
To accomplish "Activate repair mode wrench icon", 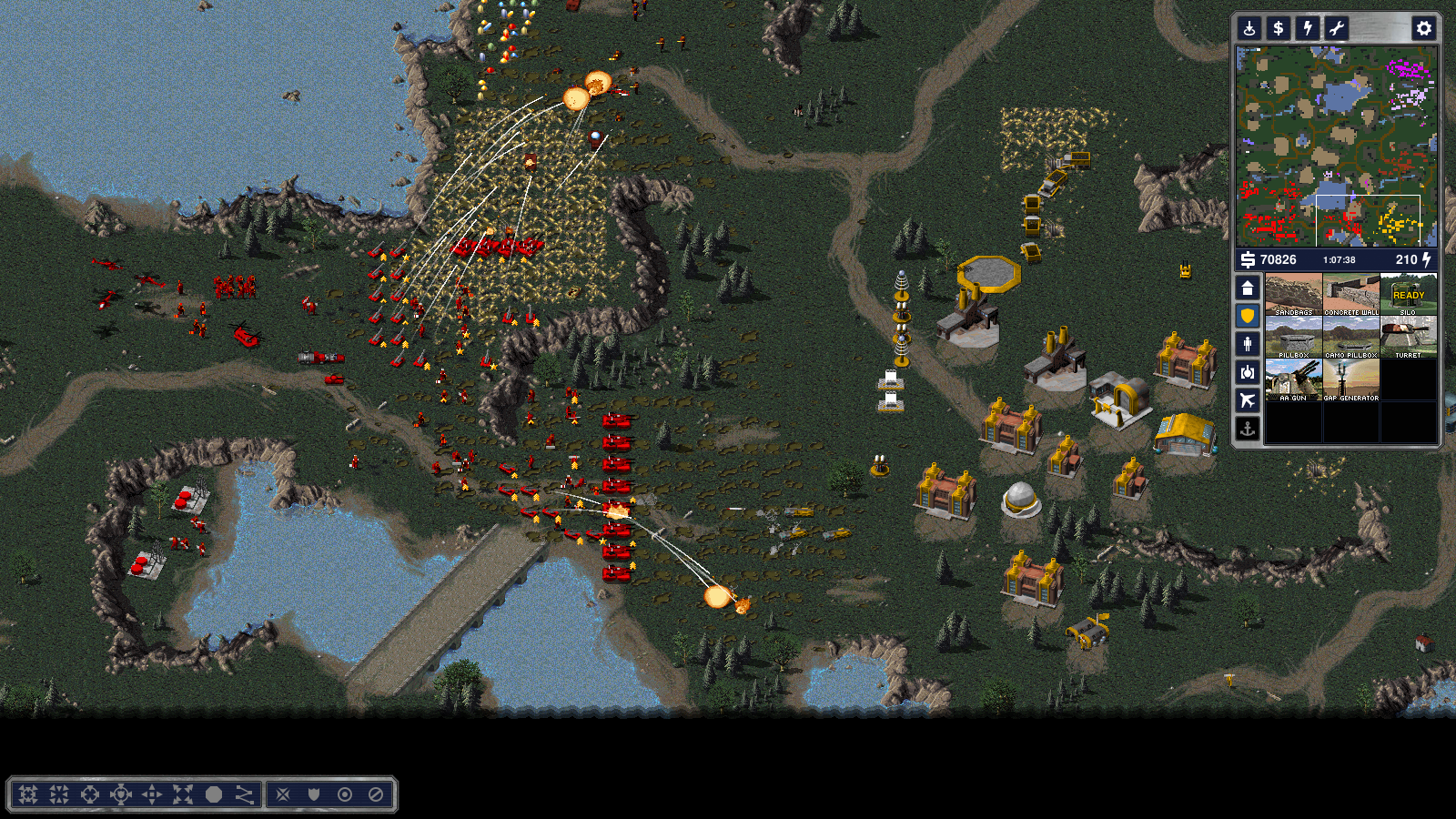I will pos(1337,28).
